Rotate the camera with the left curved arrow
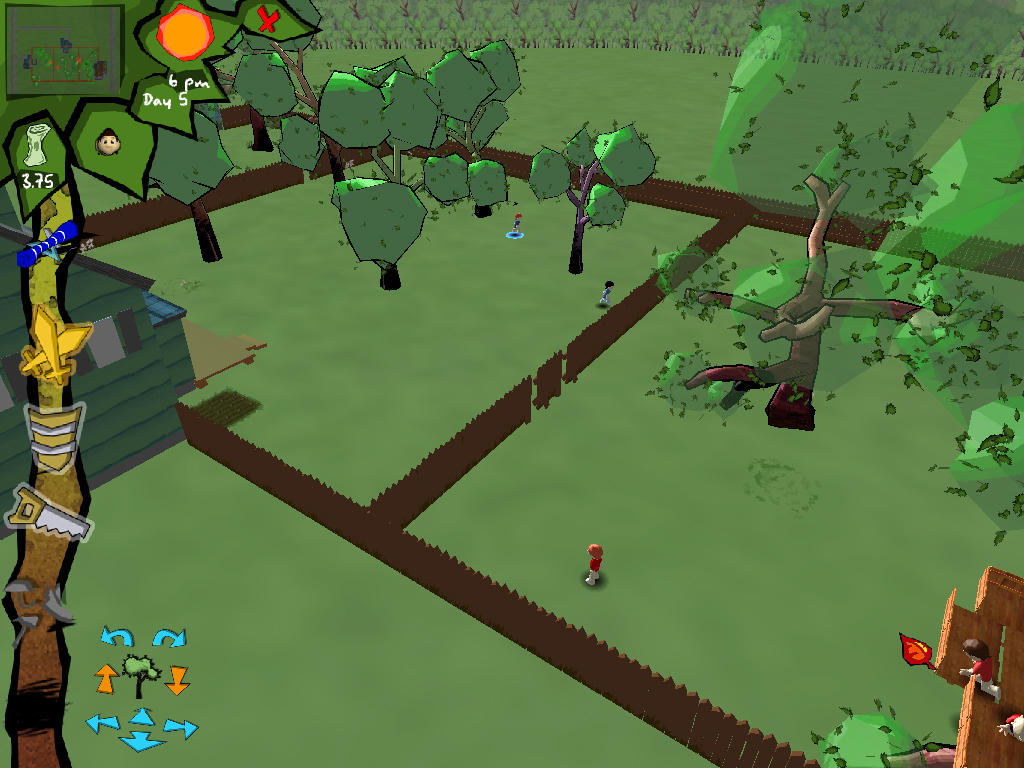Image resolution: width=1024 pixels, height=768 pixels. (x=118, y=637)
